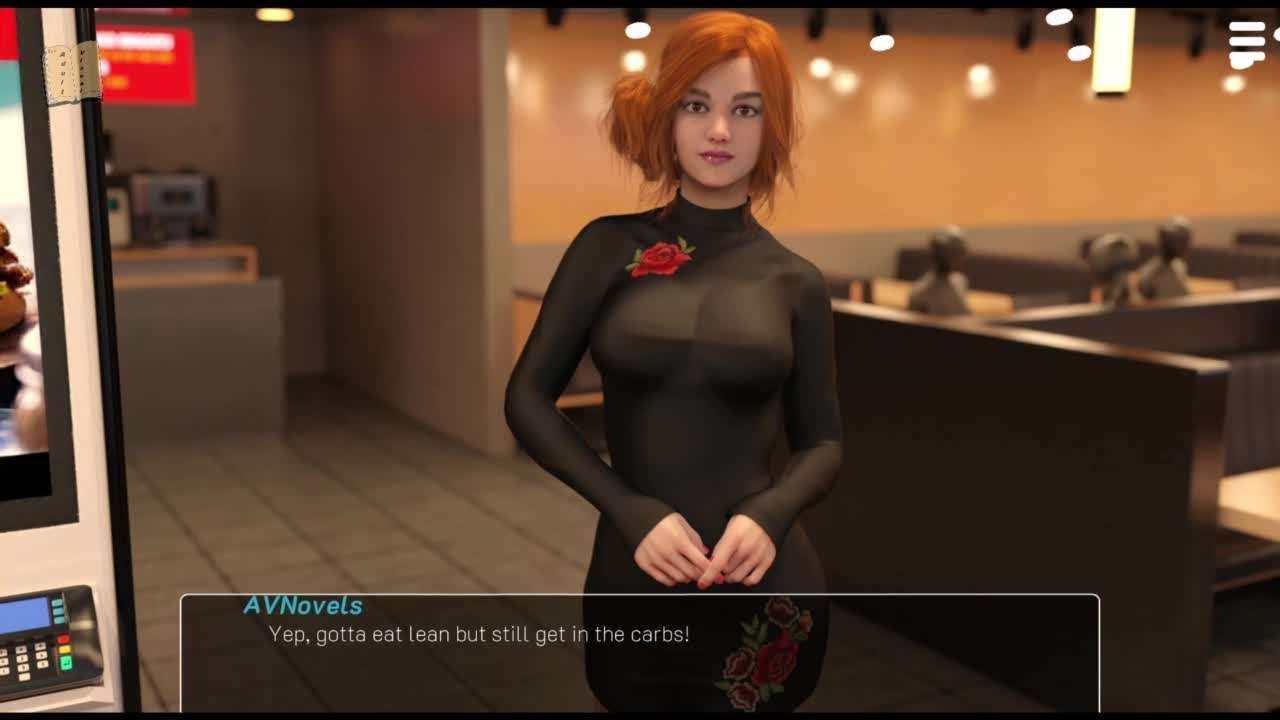
Task: Open the book journal icon
Action: click(72, 72)
